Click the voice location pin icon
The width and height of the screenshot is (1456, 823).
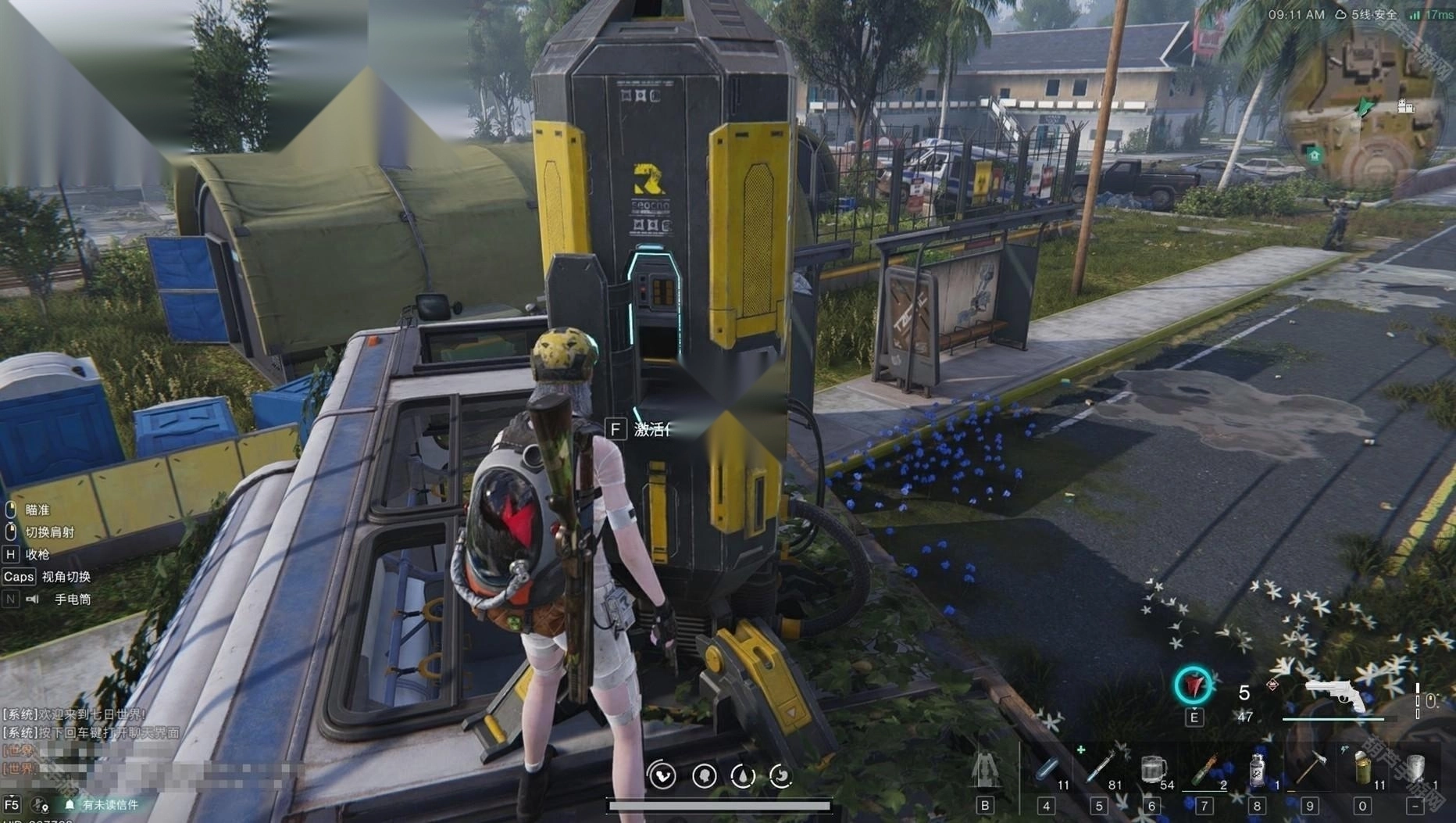point(39,804)
